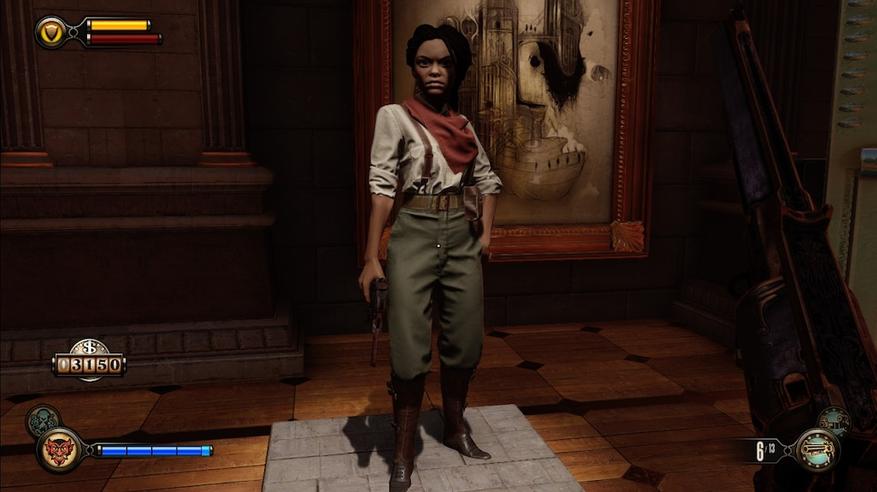The image size is (877, 492).
Task: Click the equipped pistol weapon icon
Action: pyautogui.click(x=816, y=450)
